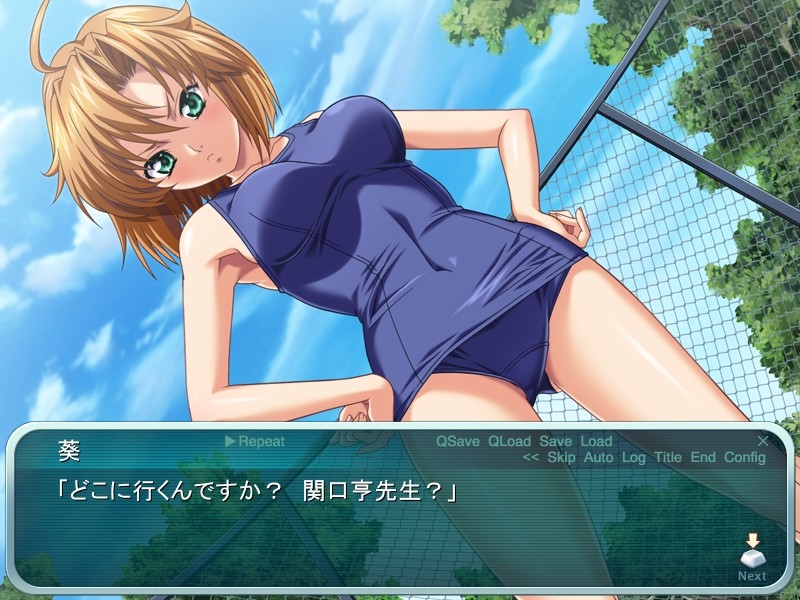Open the message Log

634,458
